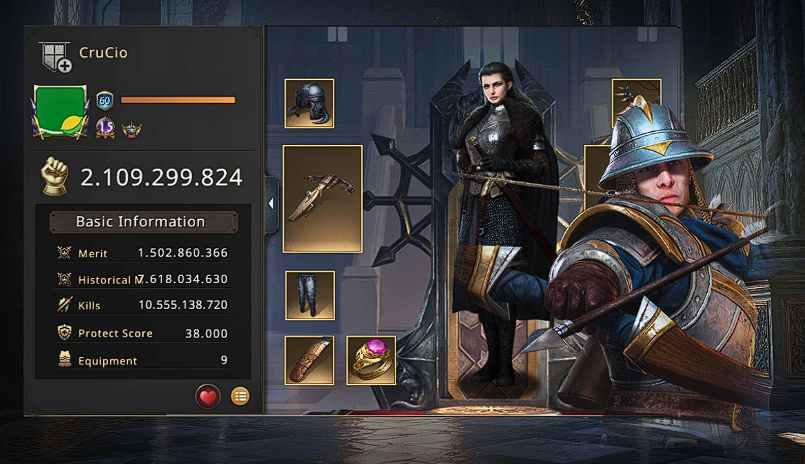Select the trousers equipment slot
The height and width of the screenshot is (464, 805).
[309, 294]
